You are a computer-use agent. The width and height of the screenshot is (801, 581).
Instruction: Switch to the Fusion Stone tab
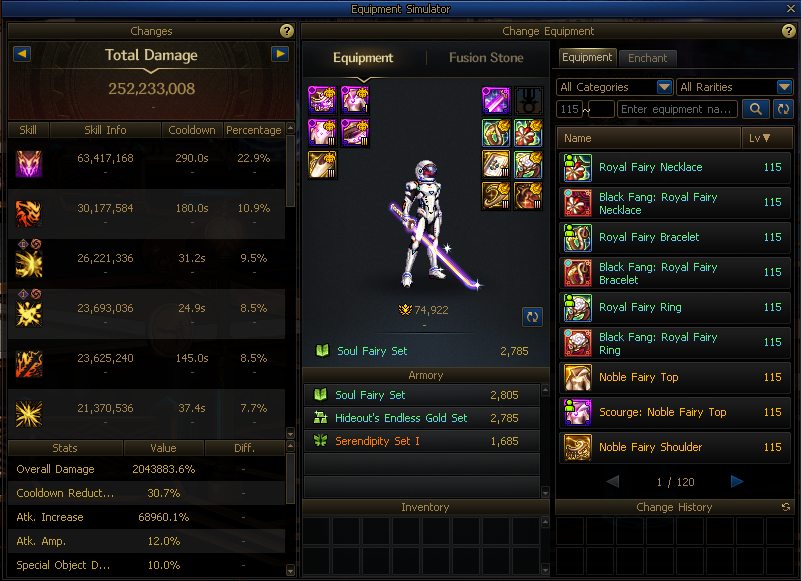coord(486,58)
